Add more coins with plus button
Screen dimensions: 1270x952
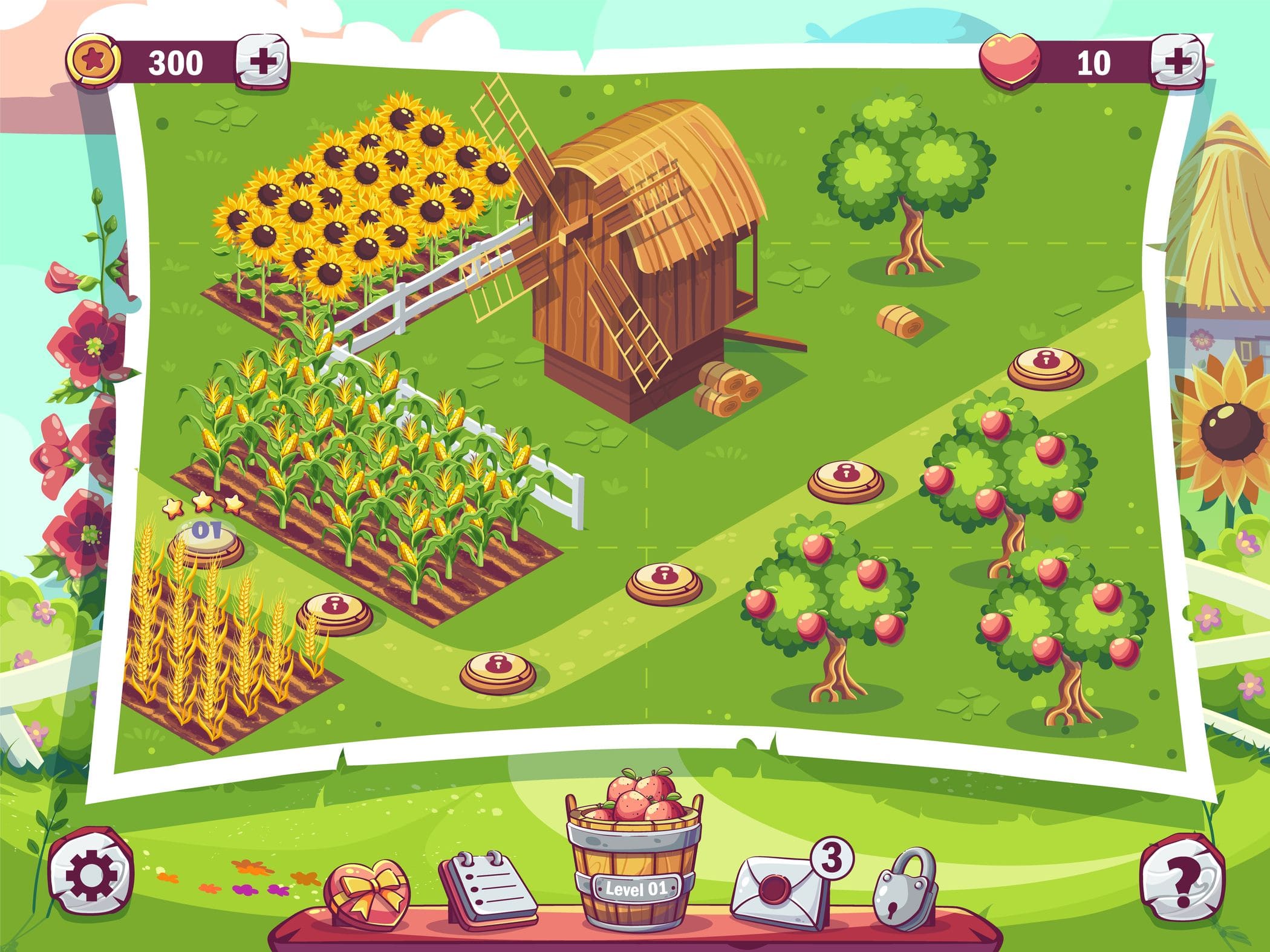coord(261,63)
